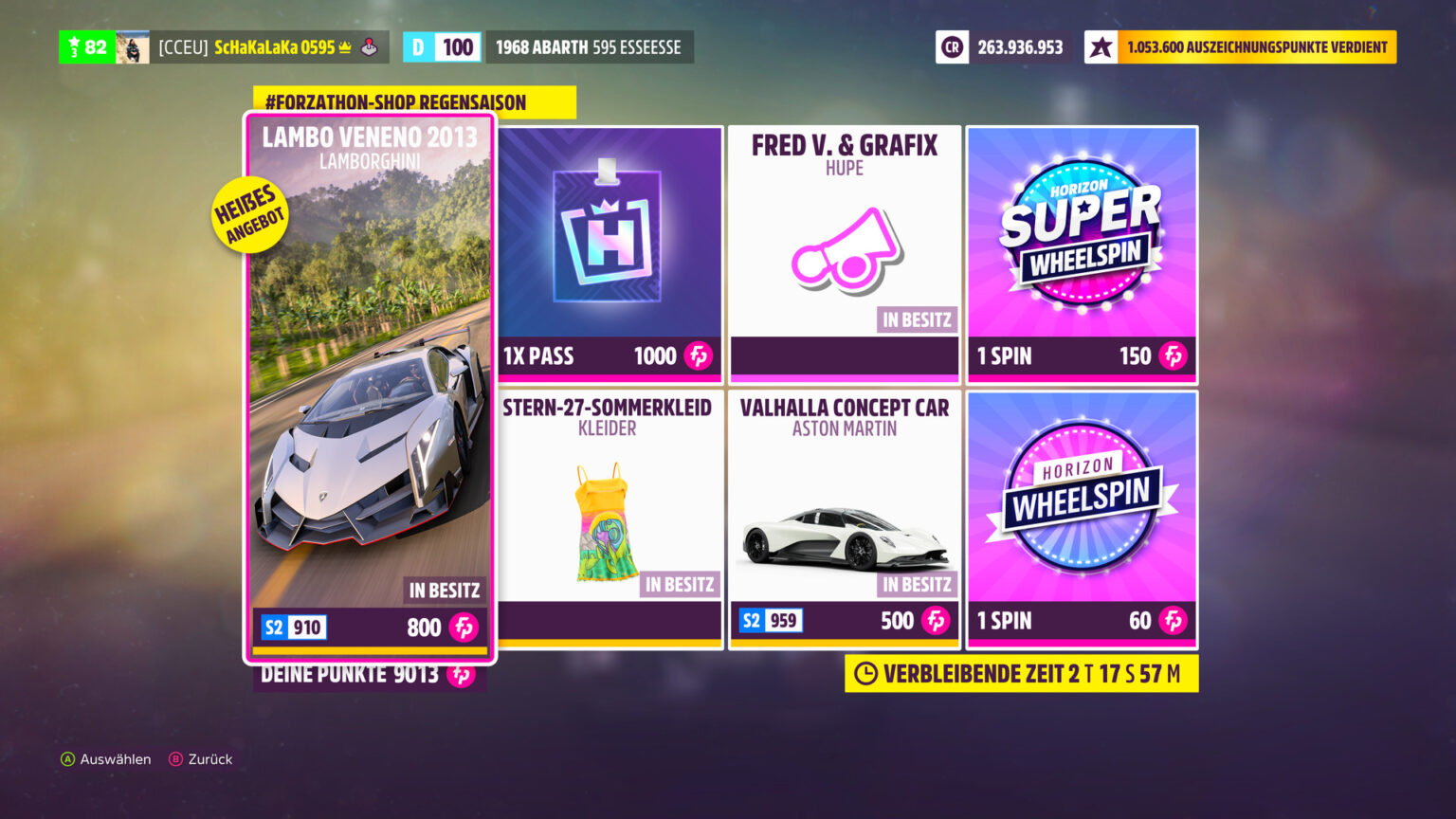
Task: Click the player profile picture
Action: click(134, 46)
